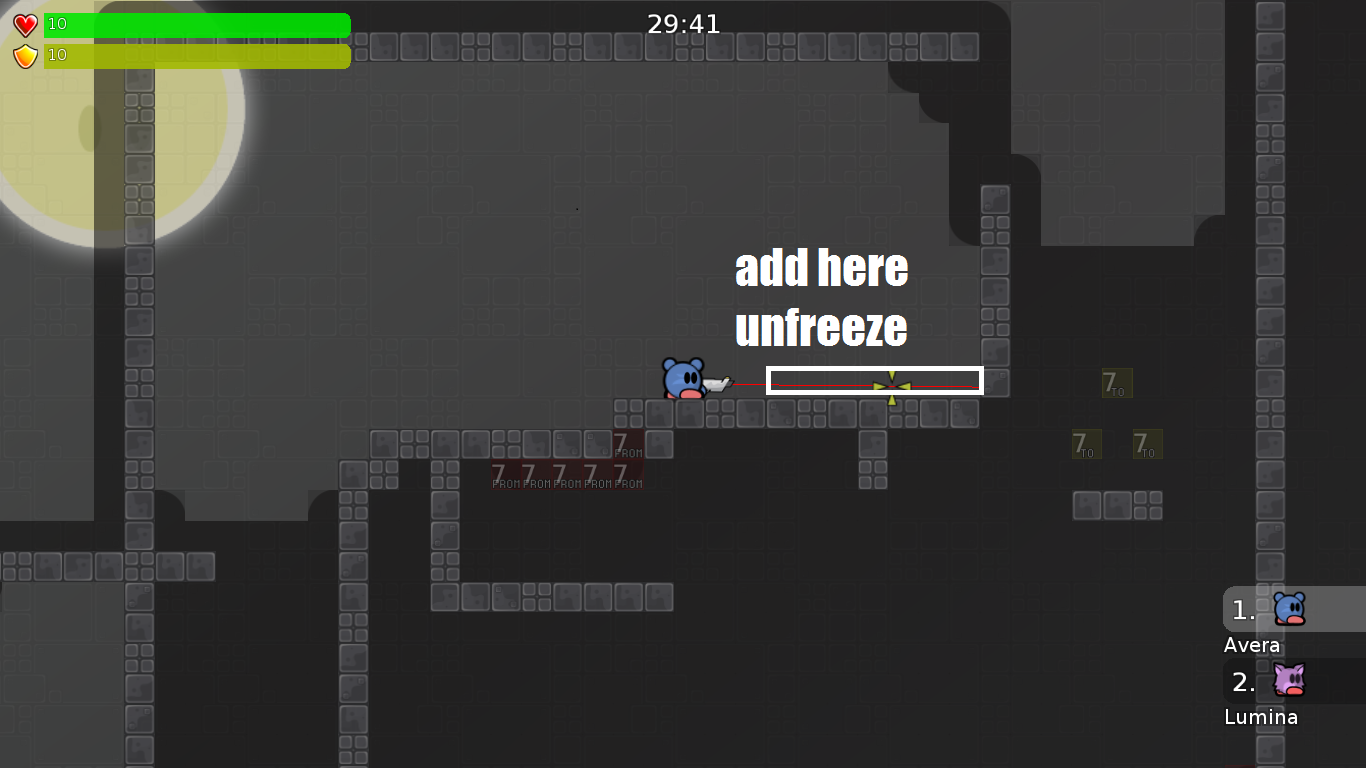Image resolution: width=1366 pixels, height=768 pixels.
Task: Click the Avera name text
Action: pyautogui.click(x=1251, y=645)
